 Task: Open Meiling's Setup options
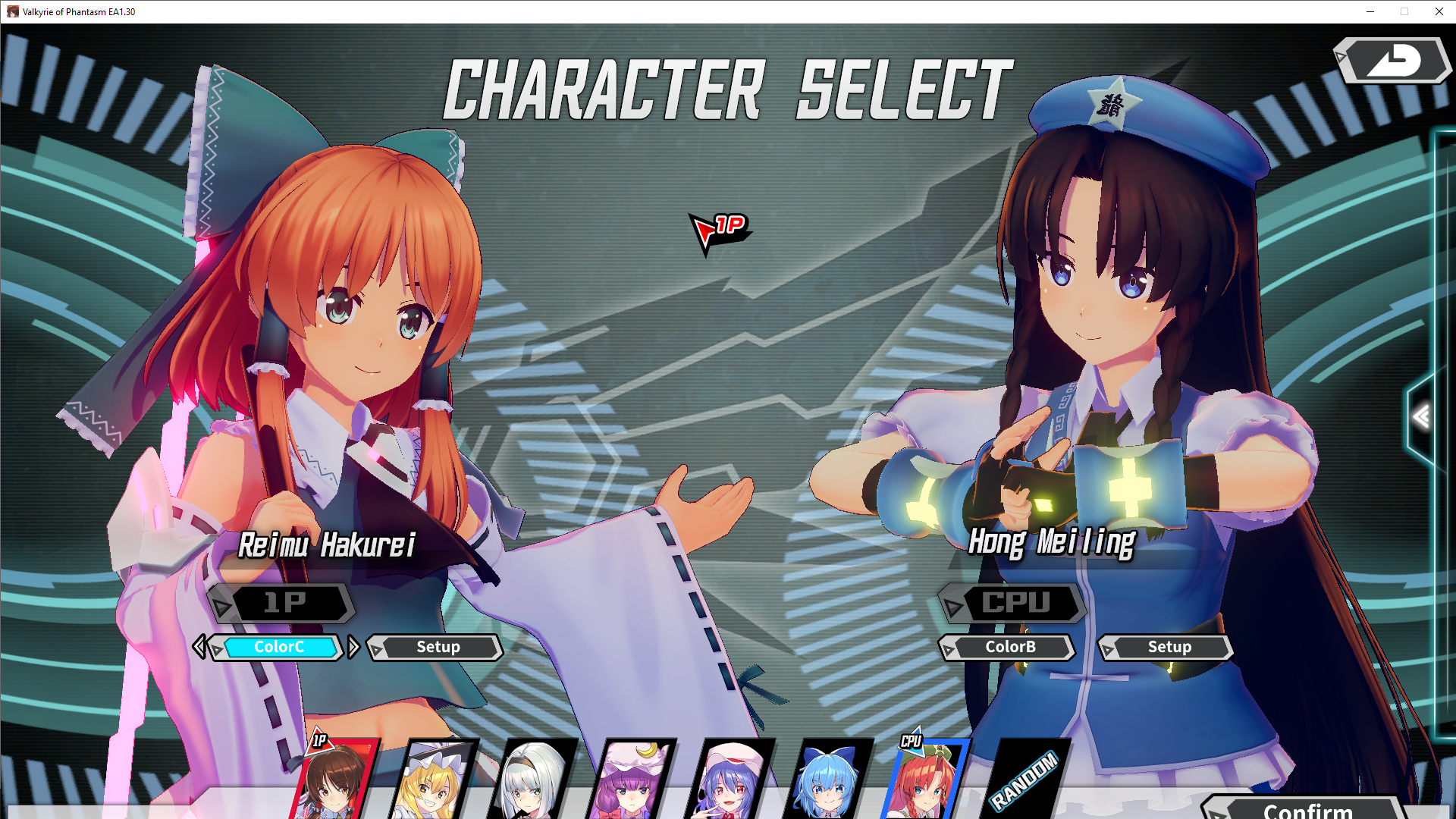tap(1169, 647)
